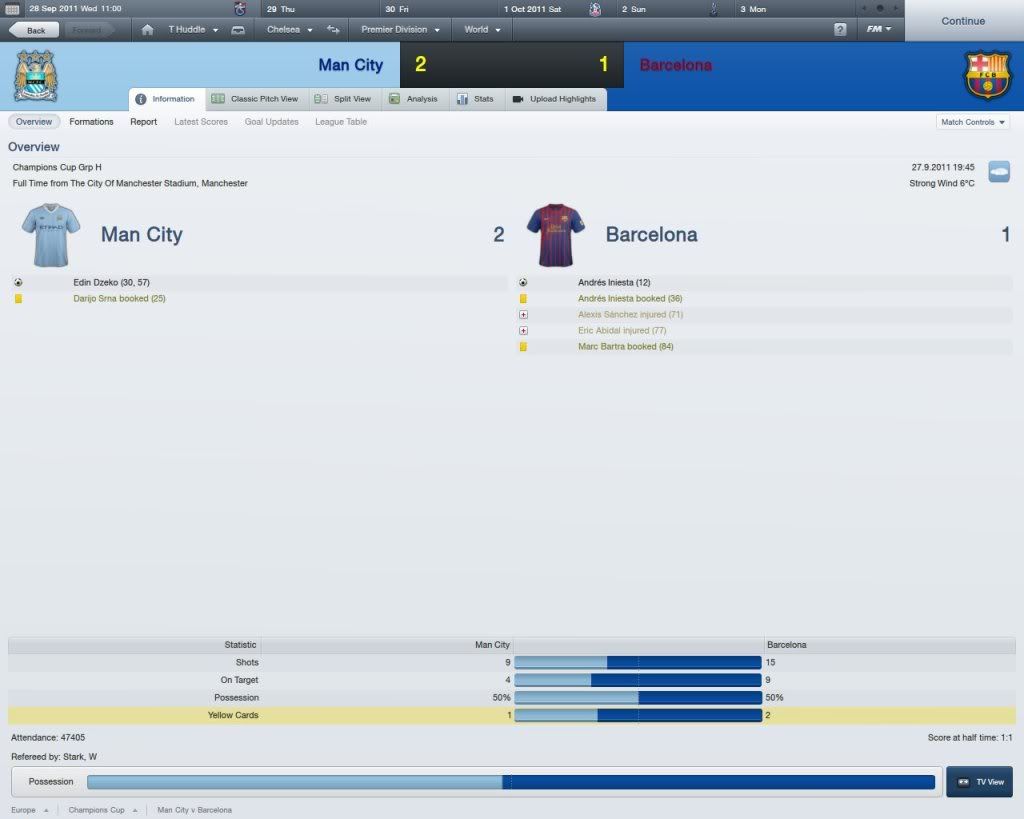The image size is (1024, 819).
Task: Click the Continue button
Action: (x=962, y=21)
